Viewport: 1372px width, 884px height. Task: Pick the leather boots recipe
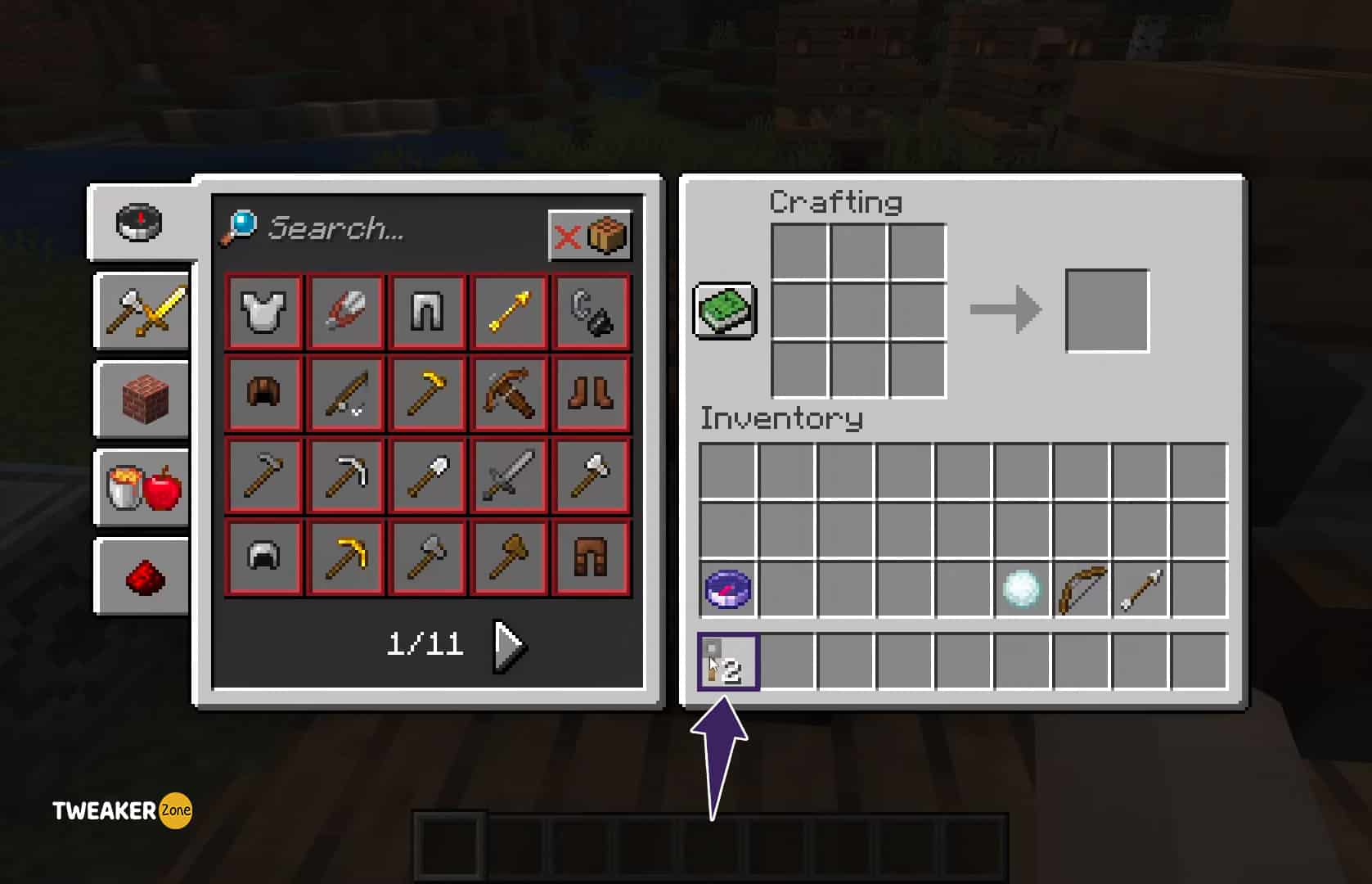pyautogui.click(x=591, y=394)
